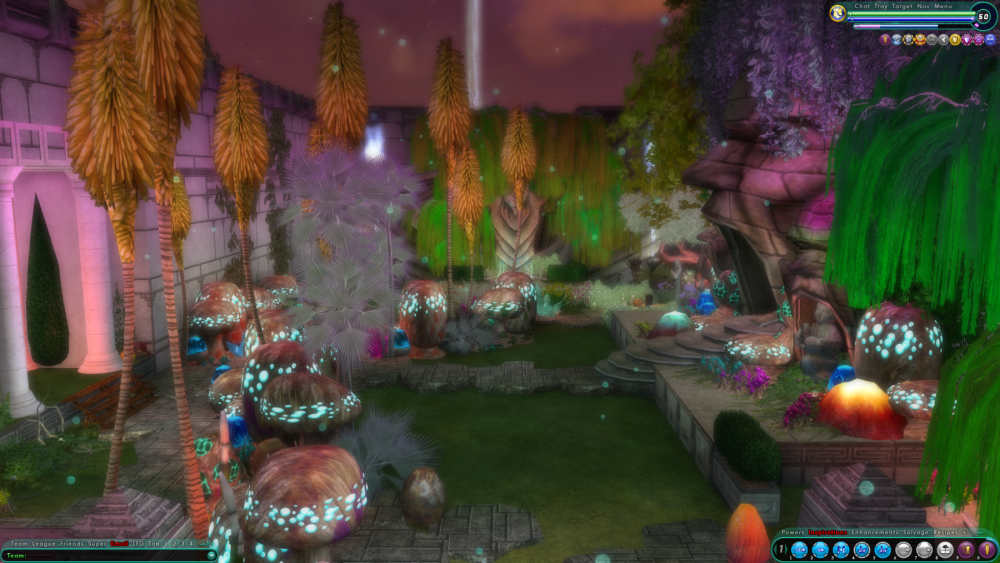Activate the power in tray slot 1
Screen dimensions: 1000x563
coord(799,550)
